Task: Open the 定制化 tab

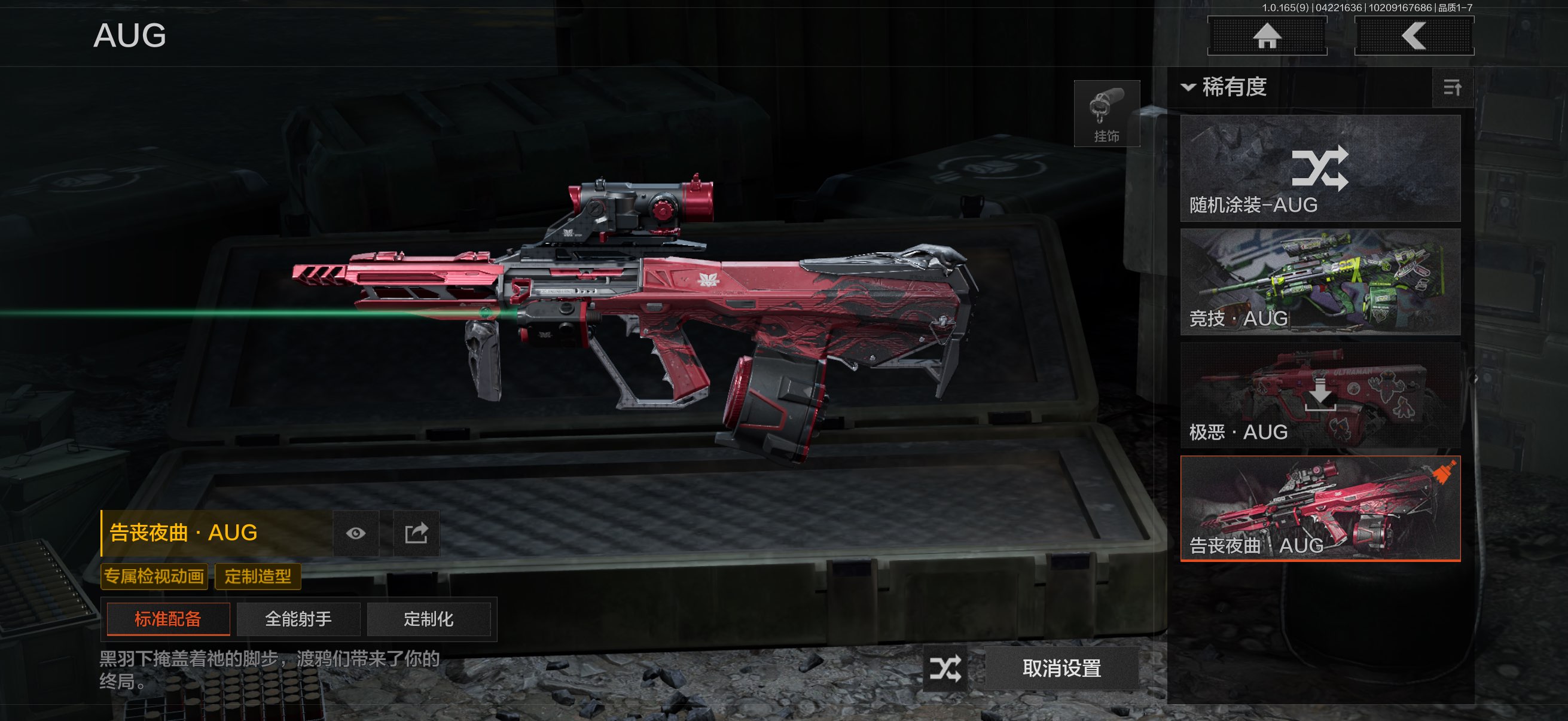Action: (x=429, y=619)
